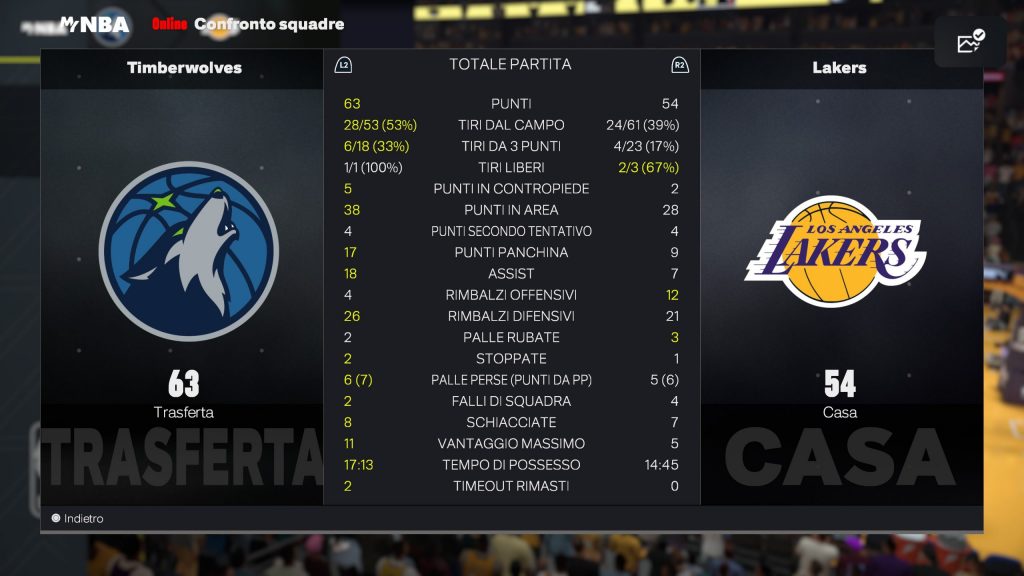This screenshot has width=1024, height=576.
Task: Open the chart icon with checkmark
Action: [x=970, y=42]
